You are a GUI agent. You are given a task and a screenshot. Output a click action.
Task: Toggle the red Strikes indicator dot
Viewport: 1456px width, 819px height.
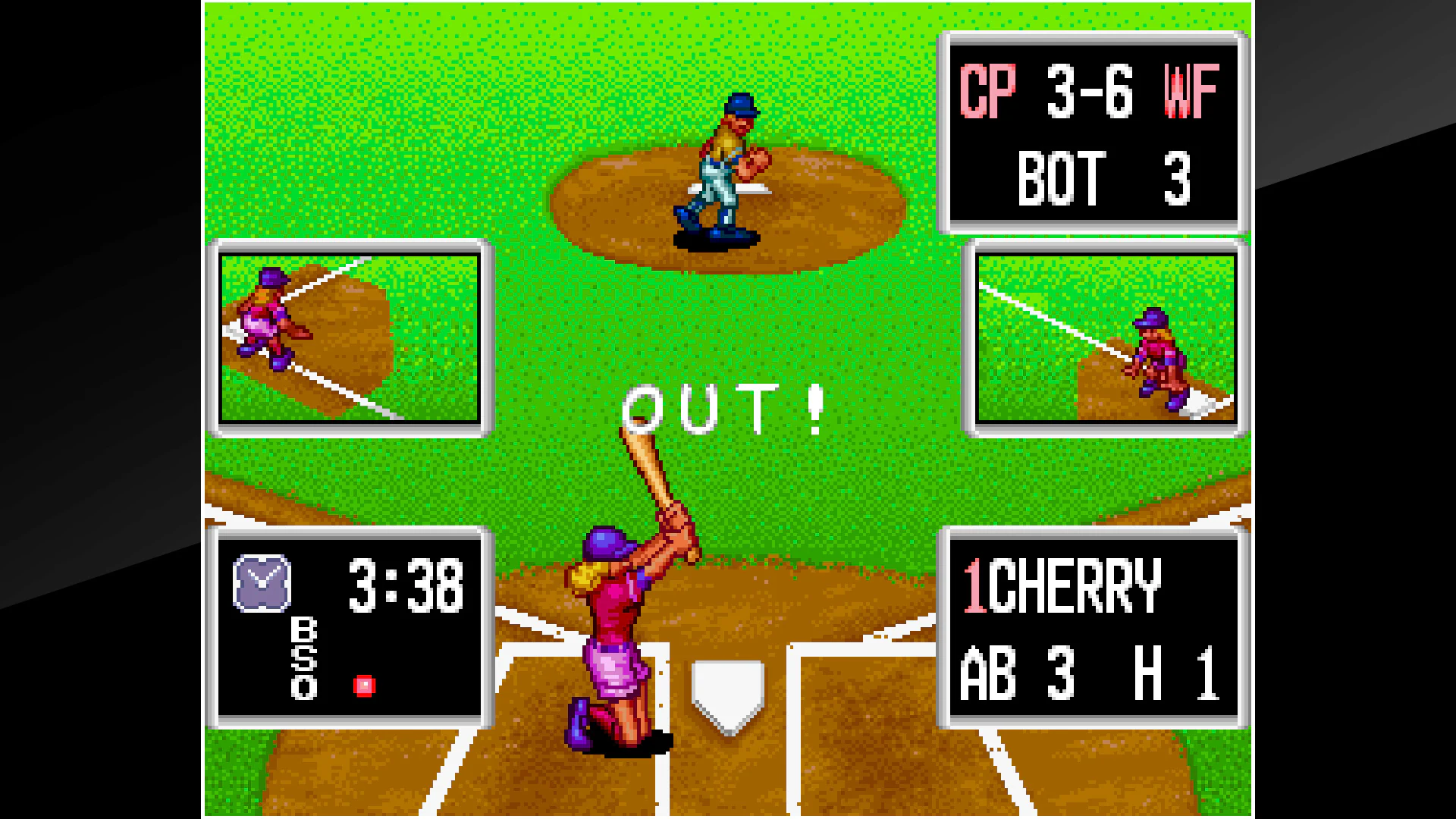365,685
